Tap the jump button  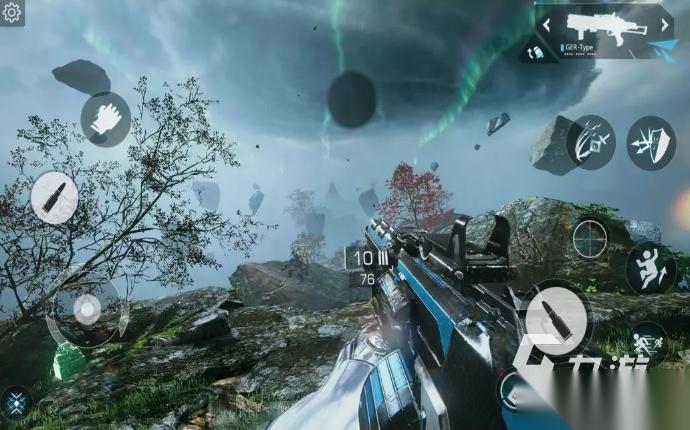650,268
